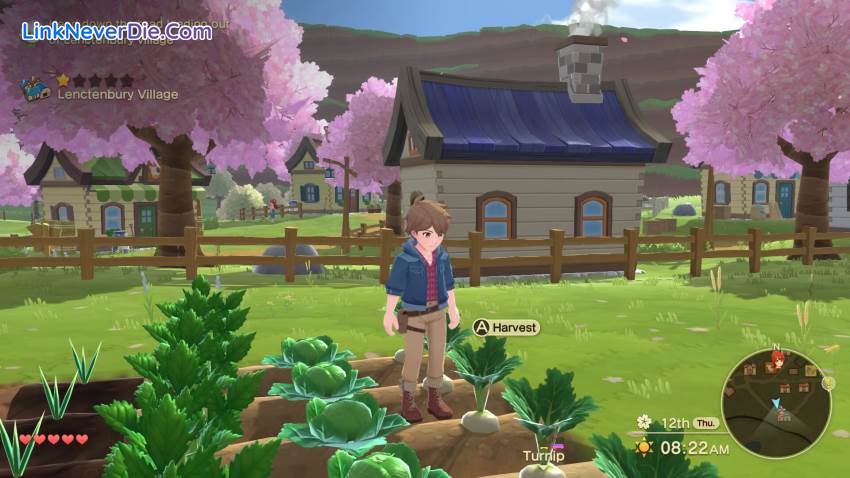Image resolution: width=850 pixels, height=478 pixels.
Task: Click the LinkNeverDie.Com watermark link
Action: point(117,31)
